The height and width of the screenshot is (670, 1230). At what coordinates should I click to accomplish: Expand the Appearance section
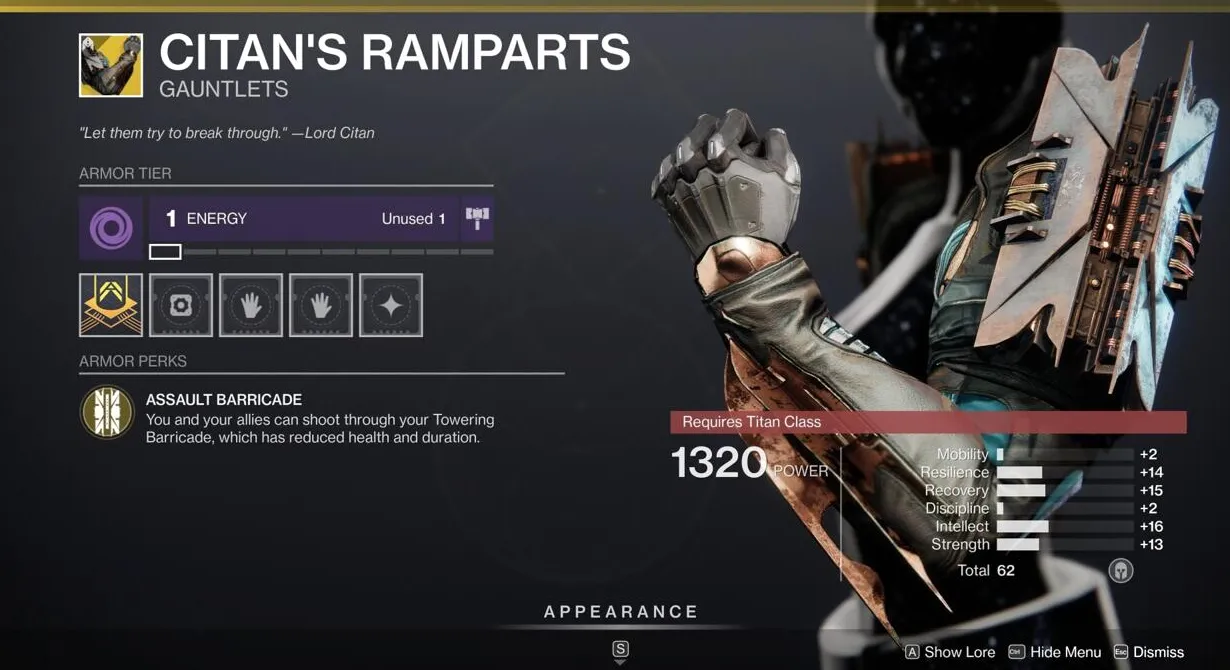(620, 612)
